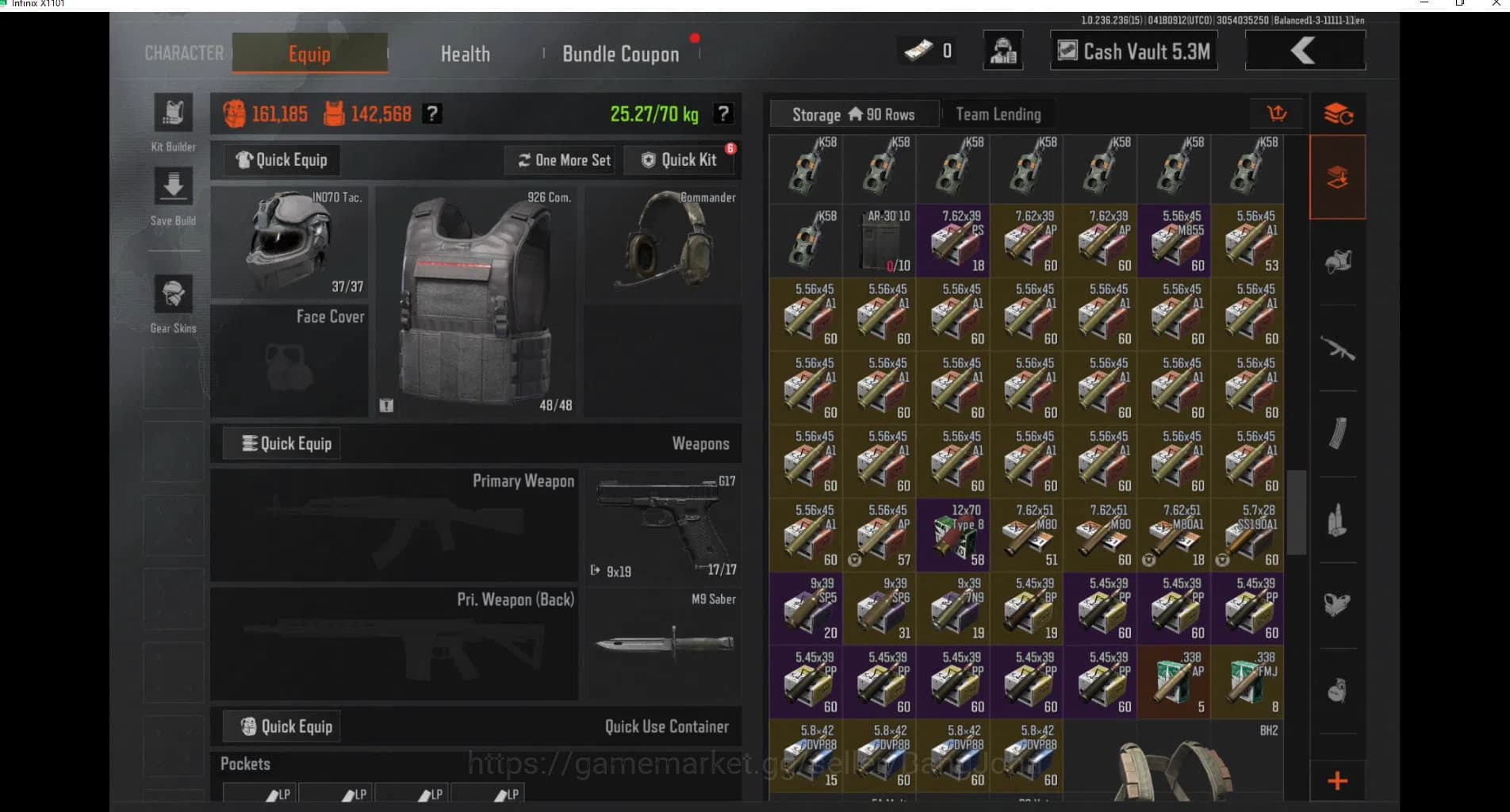Open the merchant character icon near Cash Vault
This screenshot has width=1510, height=812.
[x=1002, y=50]
